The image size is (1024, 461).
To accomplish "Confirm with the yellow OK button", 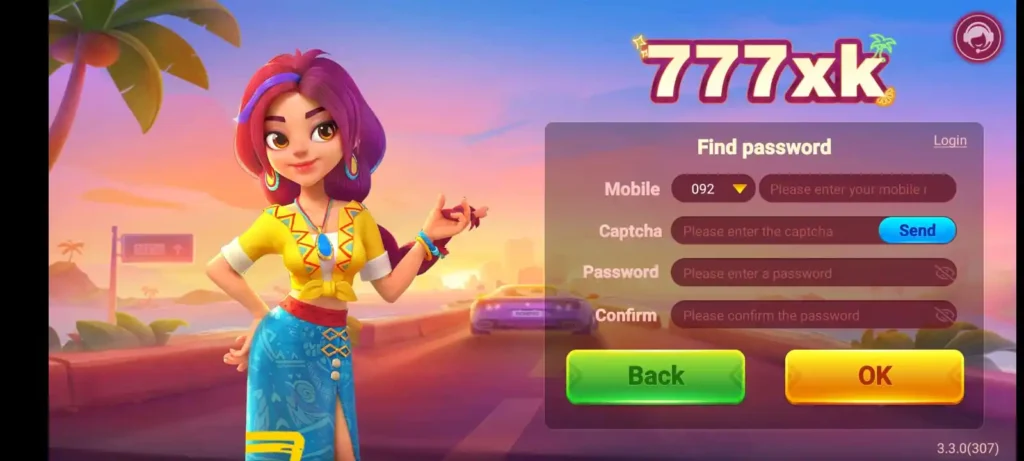I will pyautogui.click(x=874, y=376).
